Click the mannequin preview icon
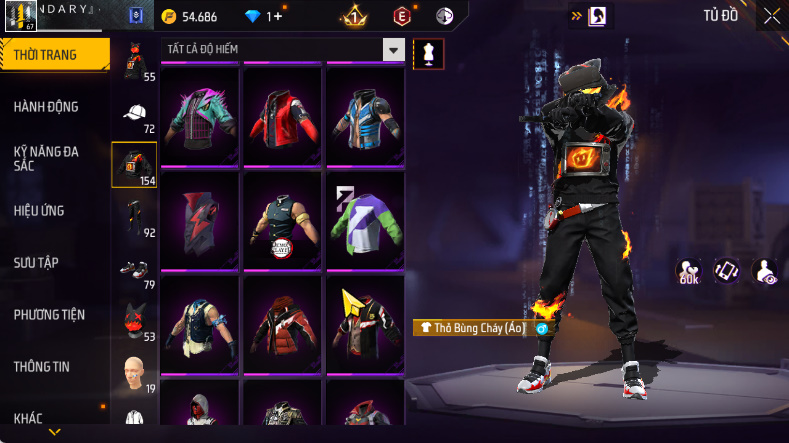The width and height of the screenshot is (789, 443). pos(429,53)
